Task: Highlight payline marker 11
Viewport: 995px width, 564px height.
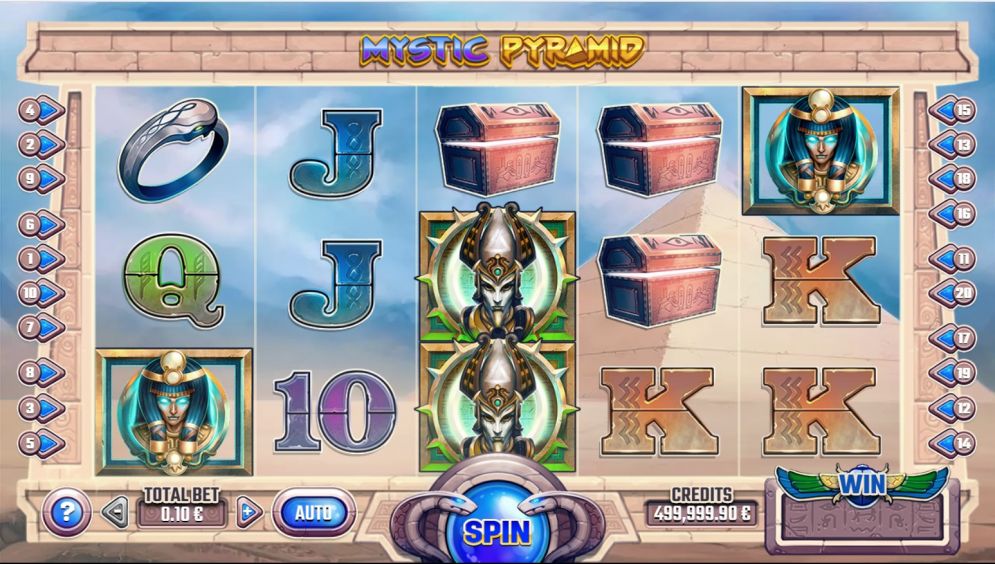Action: pos(956,259)
